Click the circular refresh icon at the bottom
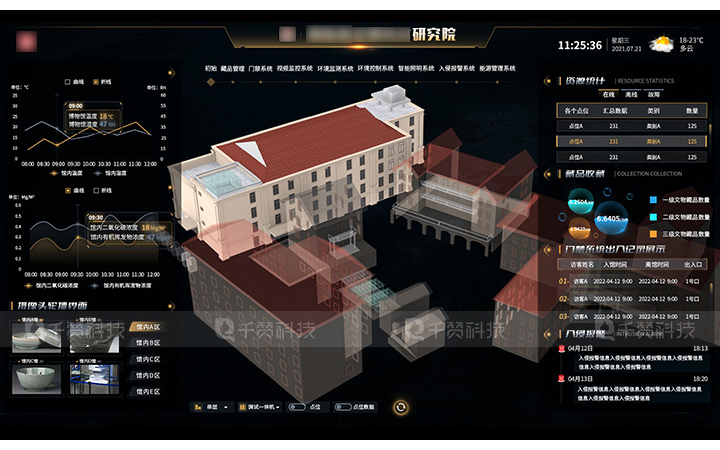The height and width of the screenshot is (450, 720). pyautogui.click(x=400, y=407)
